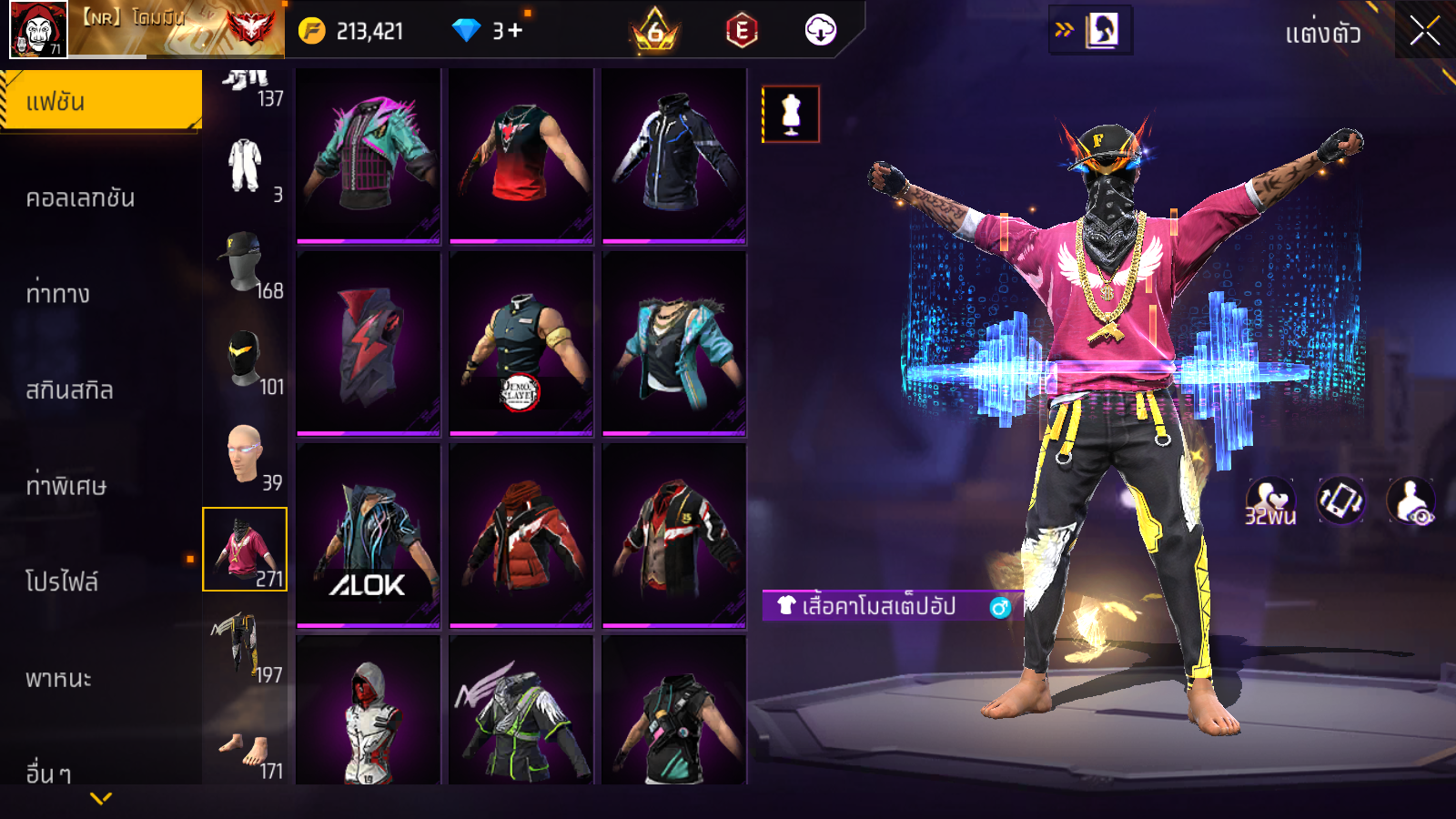Select the ท่าทาง emotes tab
This screenshot has height=819, width=1456.
tap(58, 293)
